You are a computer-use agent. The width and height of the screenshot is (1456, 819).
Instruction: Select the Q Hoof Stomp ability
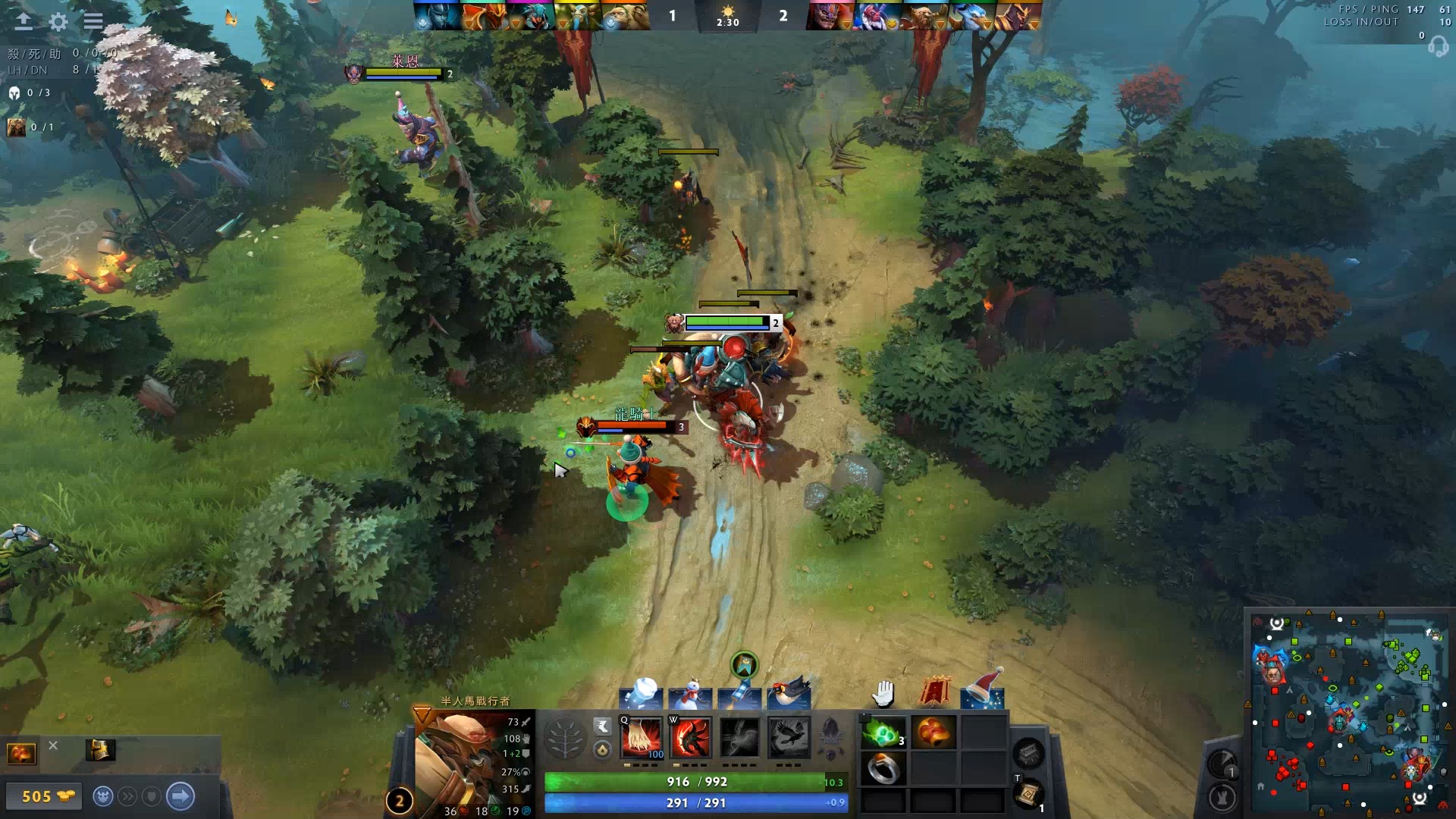click(641, 736)
